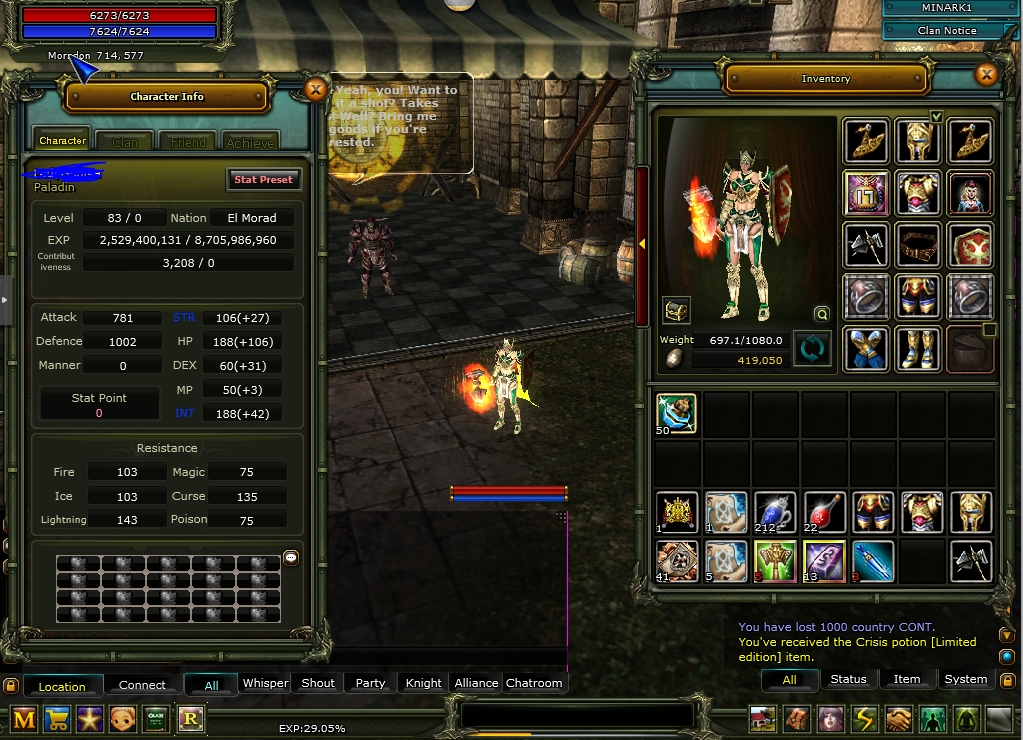The height and width of the screenshot is (740, 1023).
Task: Switch chat to the Whisper channel
Action: point(265,683)
